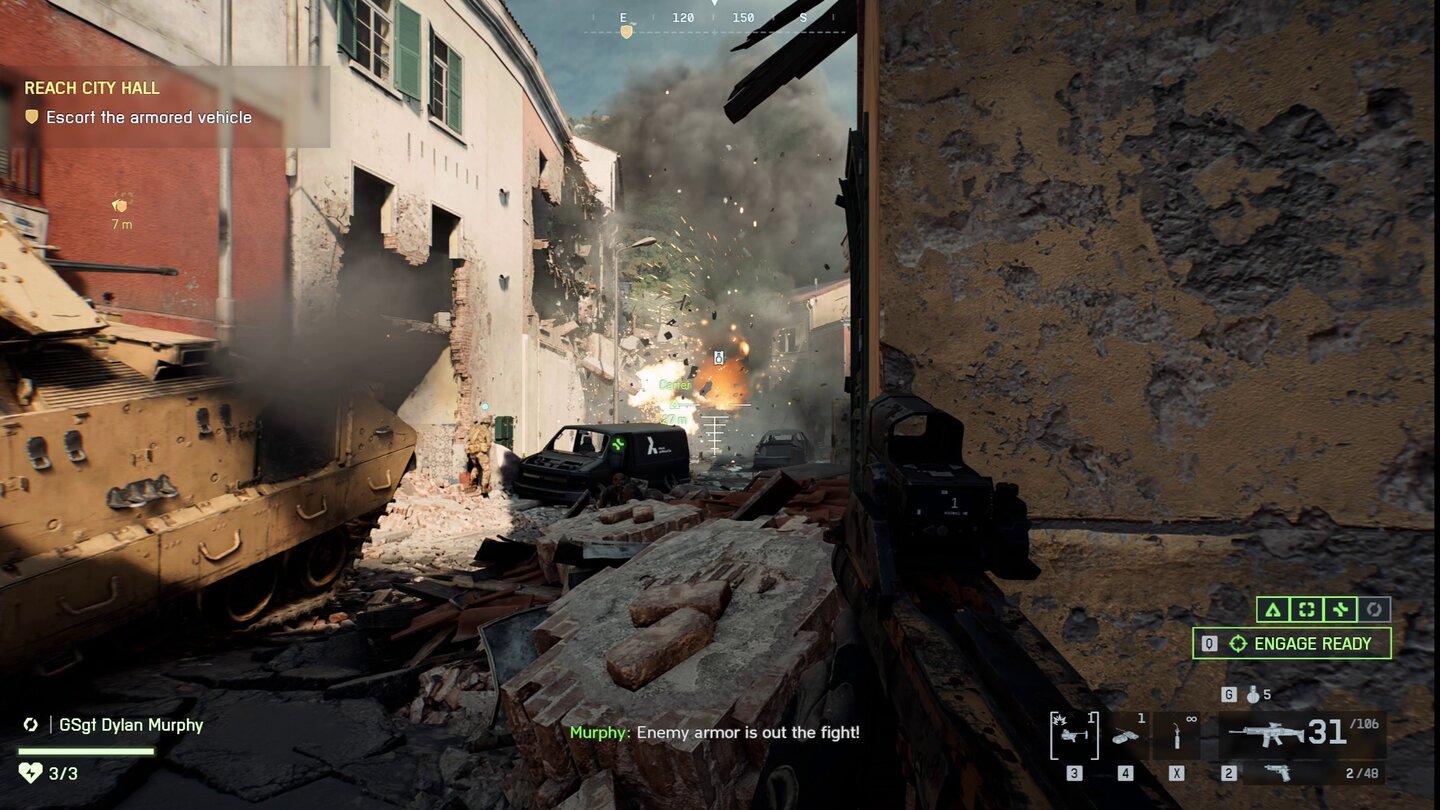The image size is (1440, 810).
Task: Click the ENGAGE READY command button
Action: point(1311,643)
